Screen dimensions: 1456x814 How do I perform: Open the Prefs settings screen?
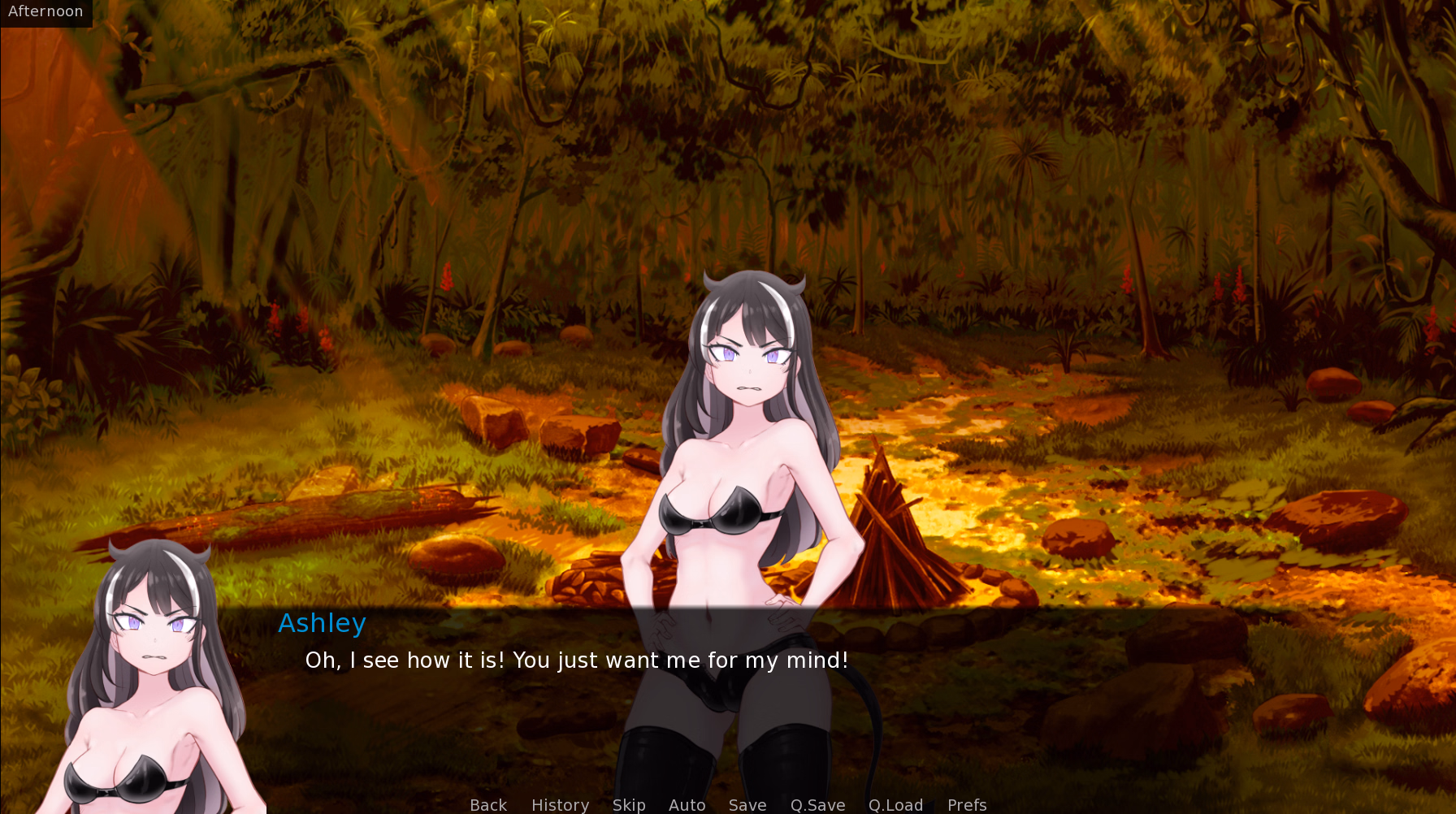[x=967, y=804]
